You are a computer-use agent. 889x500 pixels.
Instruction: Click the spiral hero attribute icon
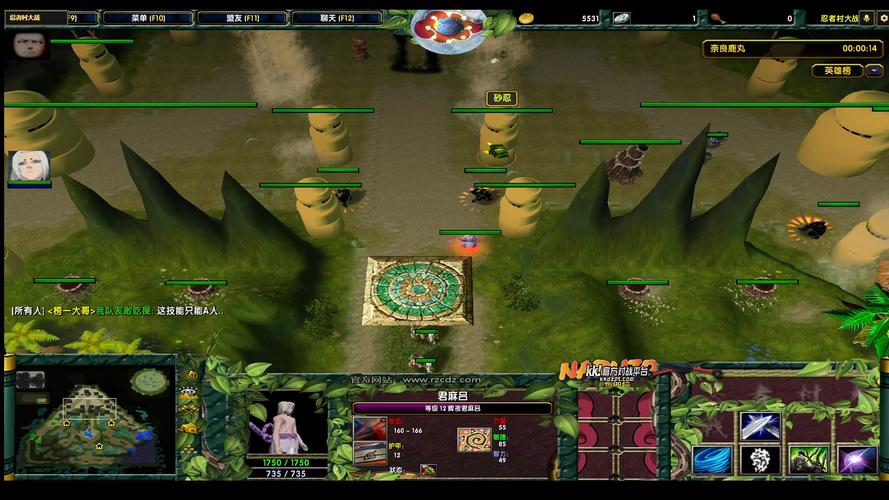tap(473, 438)
